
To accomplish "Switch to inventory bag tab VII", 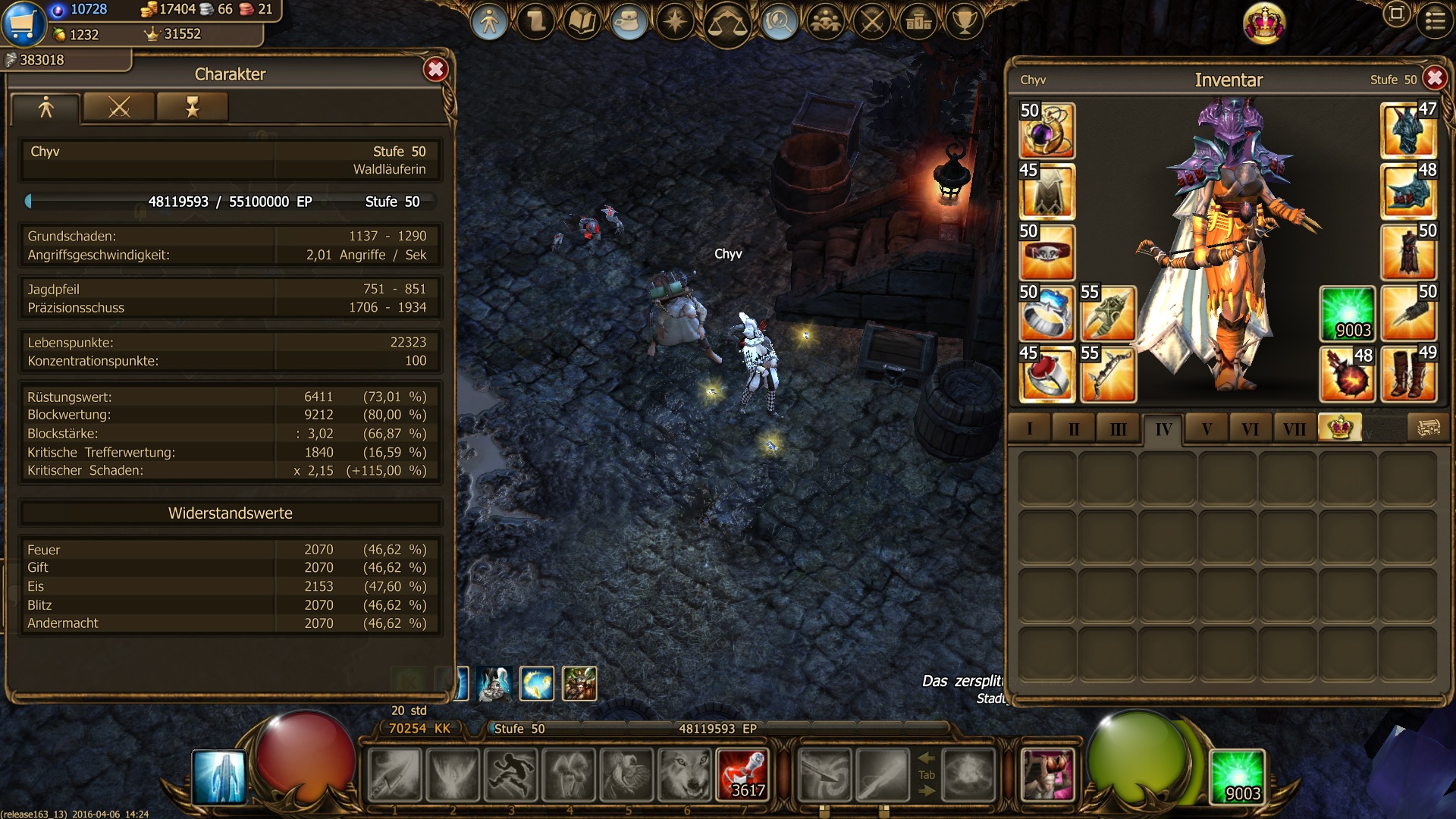I will (x=1294, y=429).
